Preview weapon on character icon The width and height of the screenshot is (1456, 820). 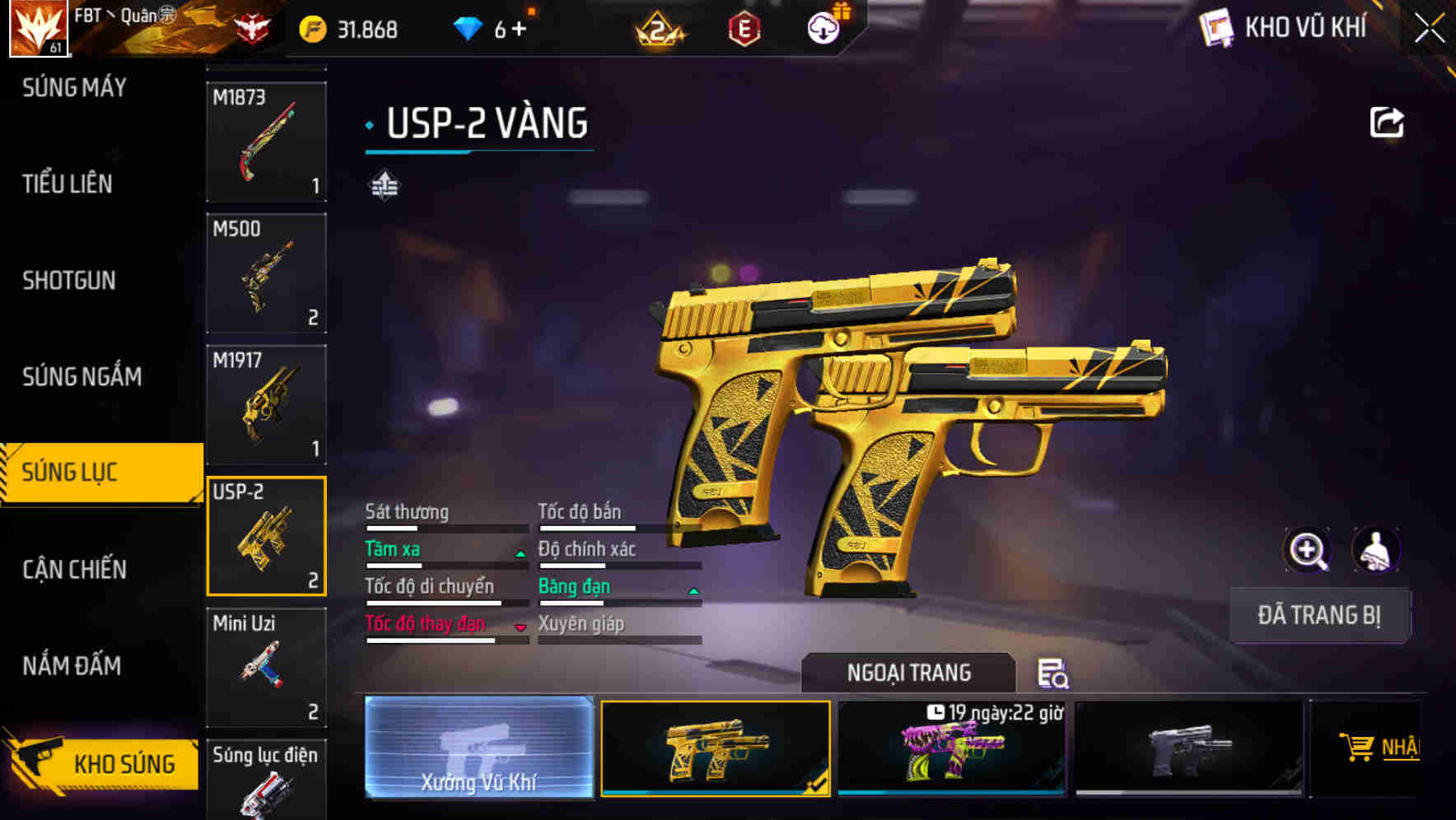click(x=1375, y=550)
